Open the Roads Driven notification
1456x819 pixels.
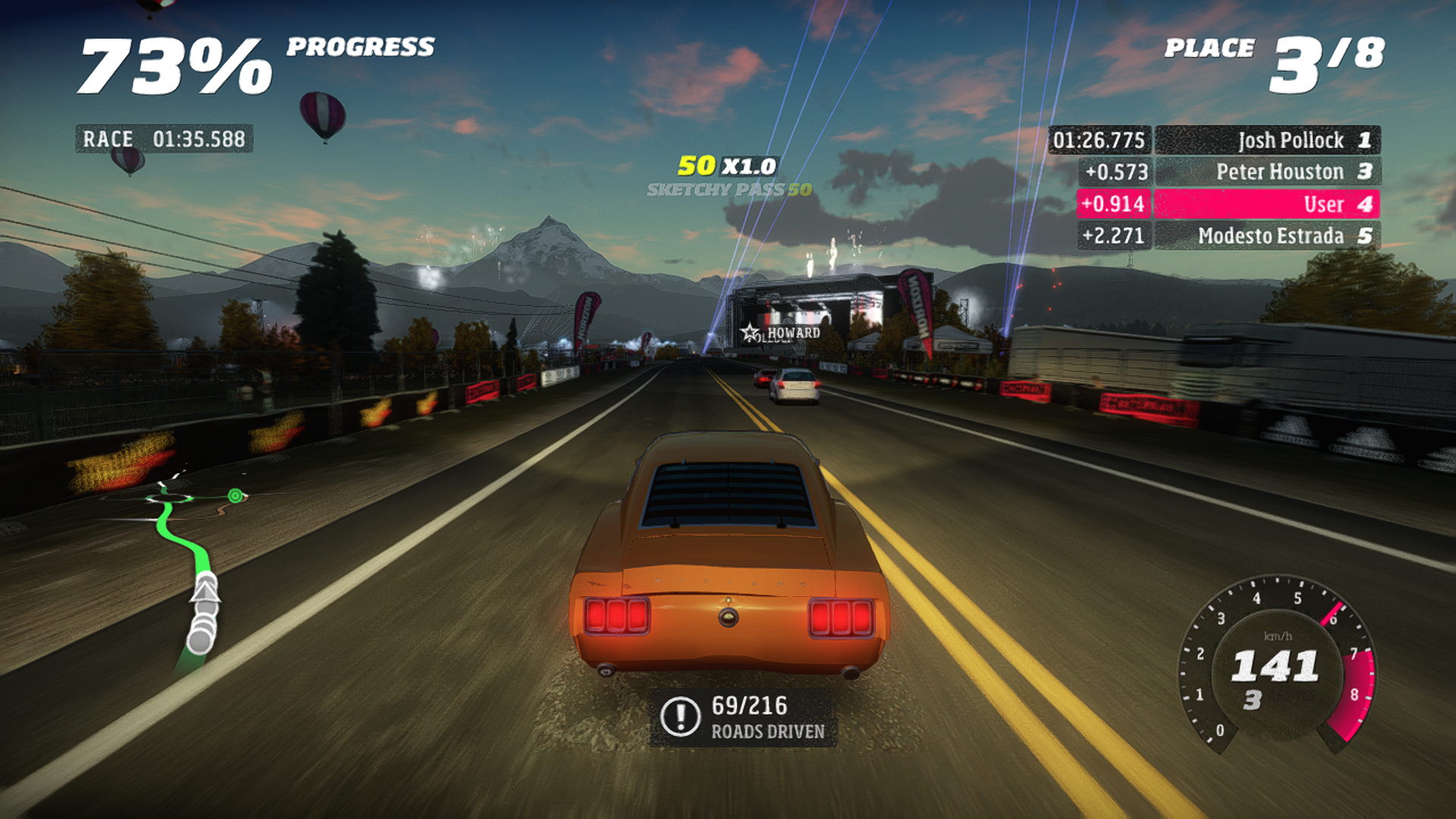click(x=743, y=717)
